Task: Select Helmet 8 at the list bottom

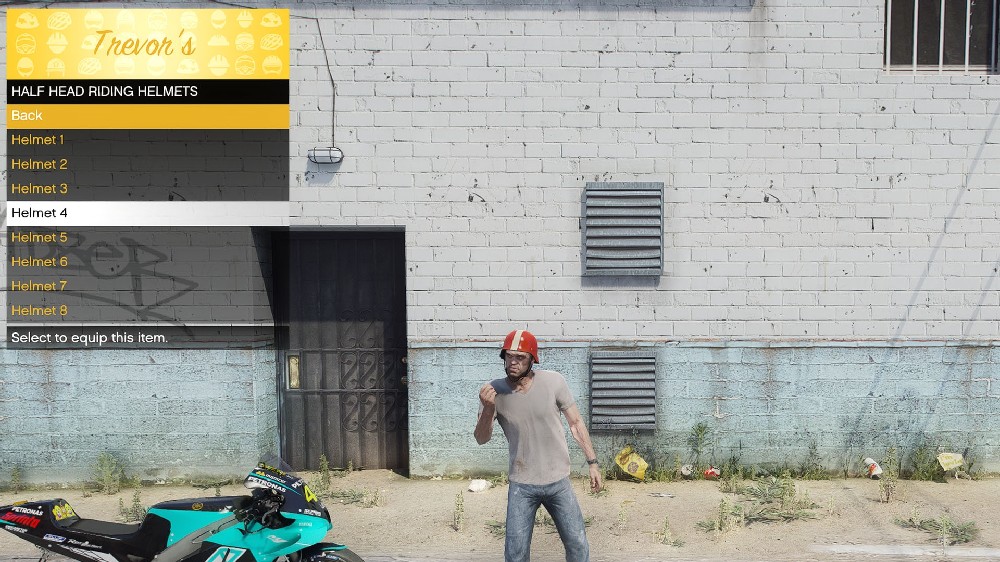Action: (147, 311)
